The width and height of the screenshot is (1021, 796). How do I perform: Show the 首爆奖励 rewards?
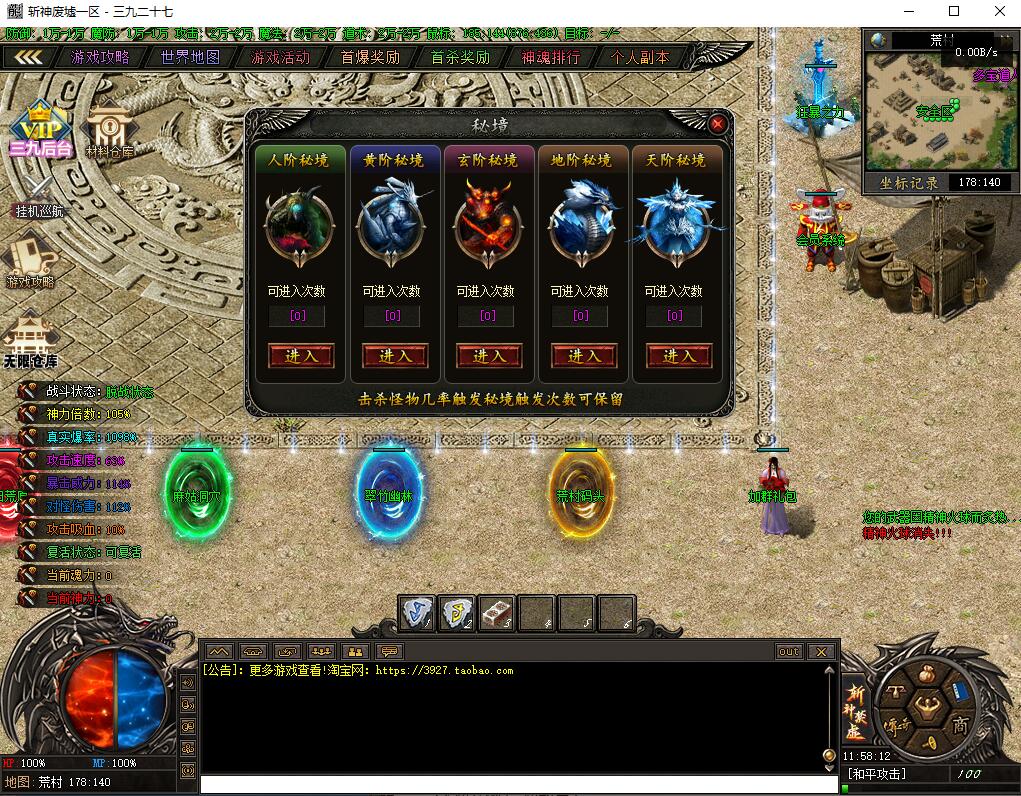(370, 57)
